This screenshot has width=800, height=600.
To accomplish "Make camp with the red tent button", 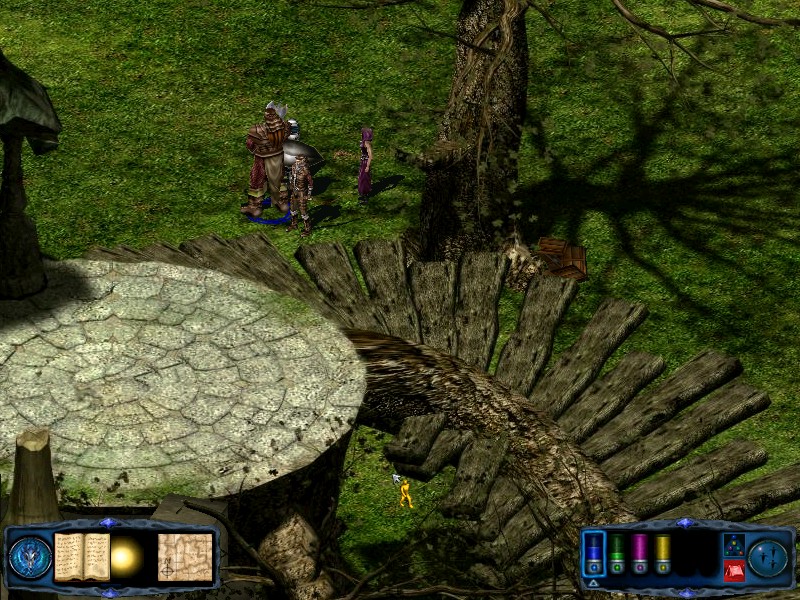I will (x=733, y=571).
